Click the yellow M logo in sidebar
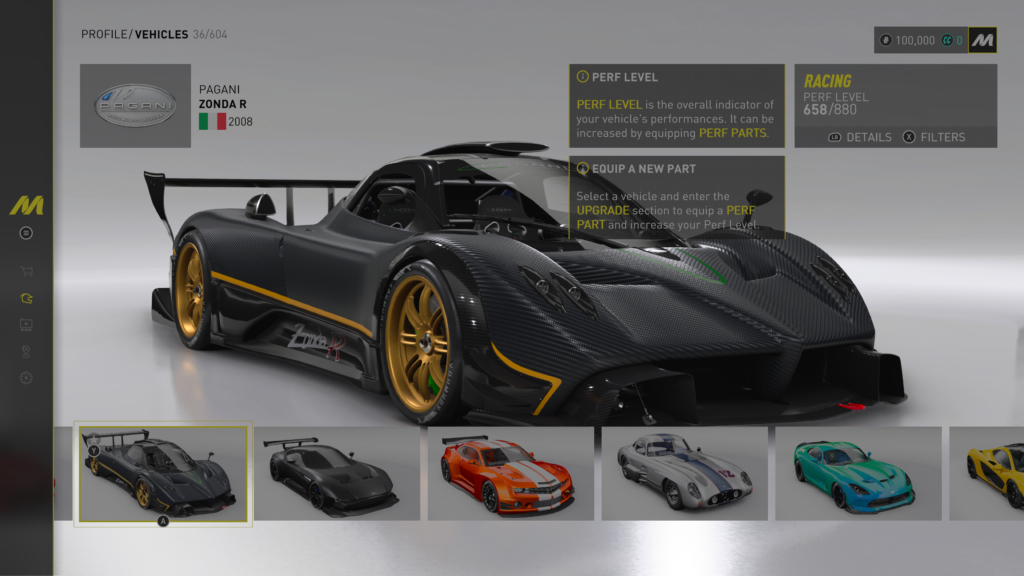Viewport: 1024px width, 576px height. (26, 206)
